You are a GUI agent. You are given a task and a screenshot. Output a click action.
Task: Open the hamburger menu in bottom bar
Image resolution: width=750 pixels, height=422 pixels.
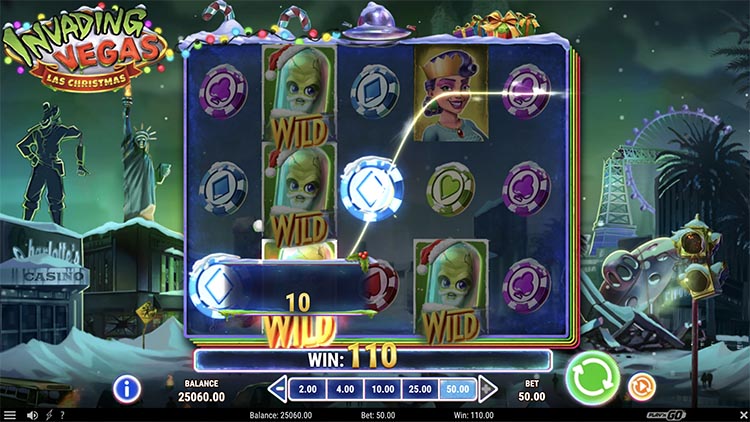[x=10, y=415]
